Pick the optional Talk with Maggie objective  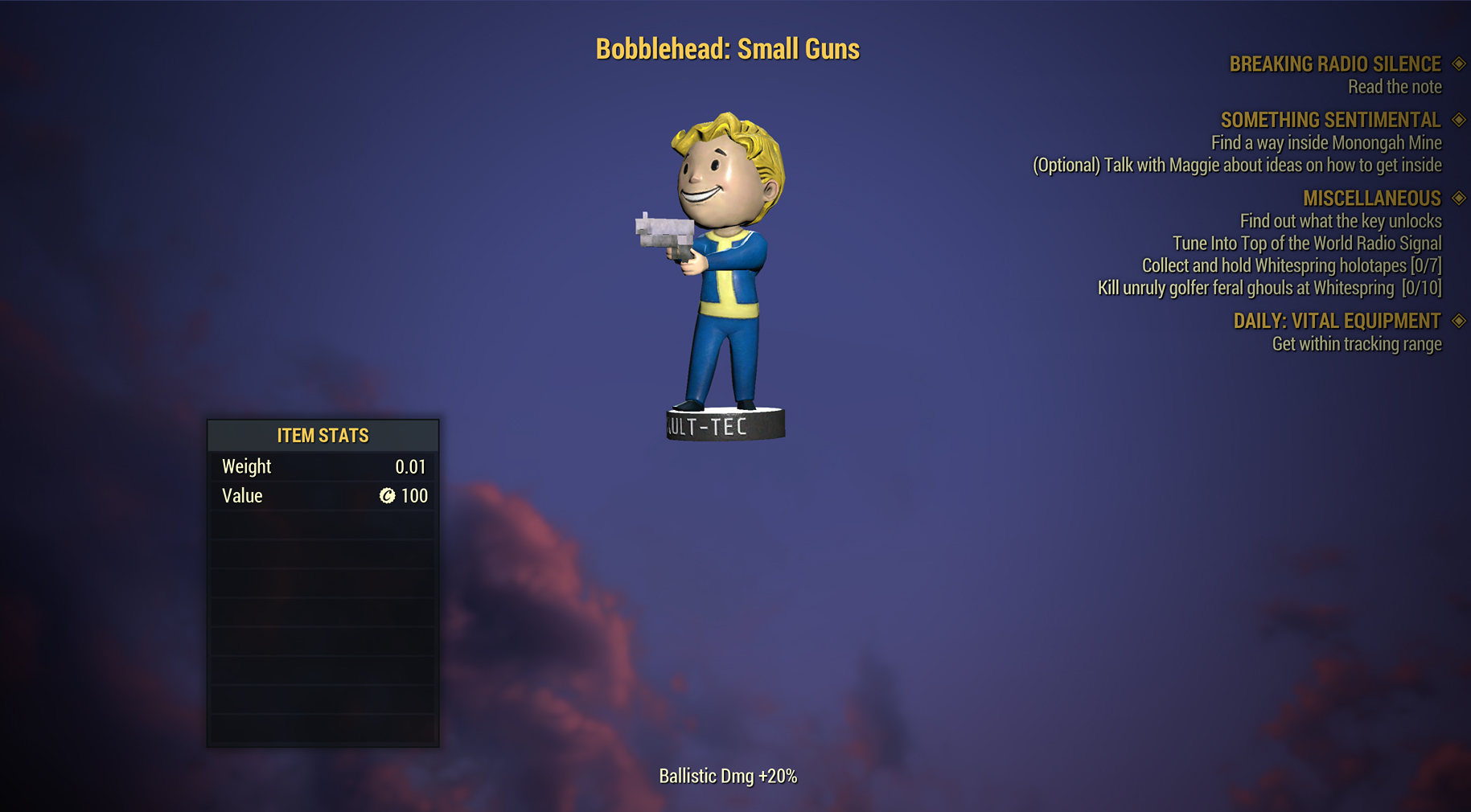coord(1237,166)
